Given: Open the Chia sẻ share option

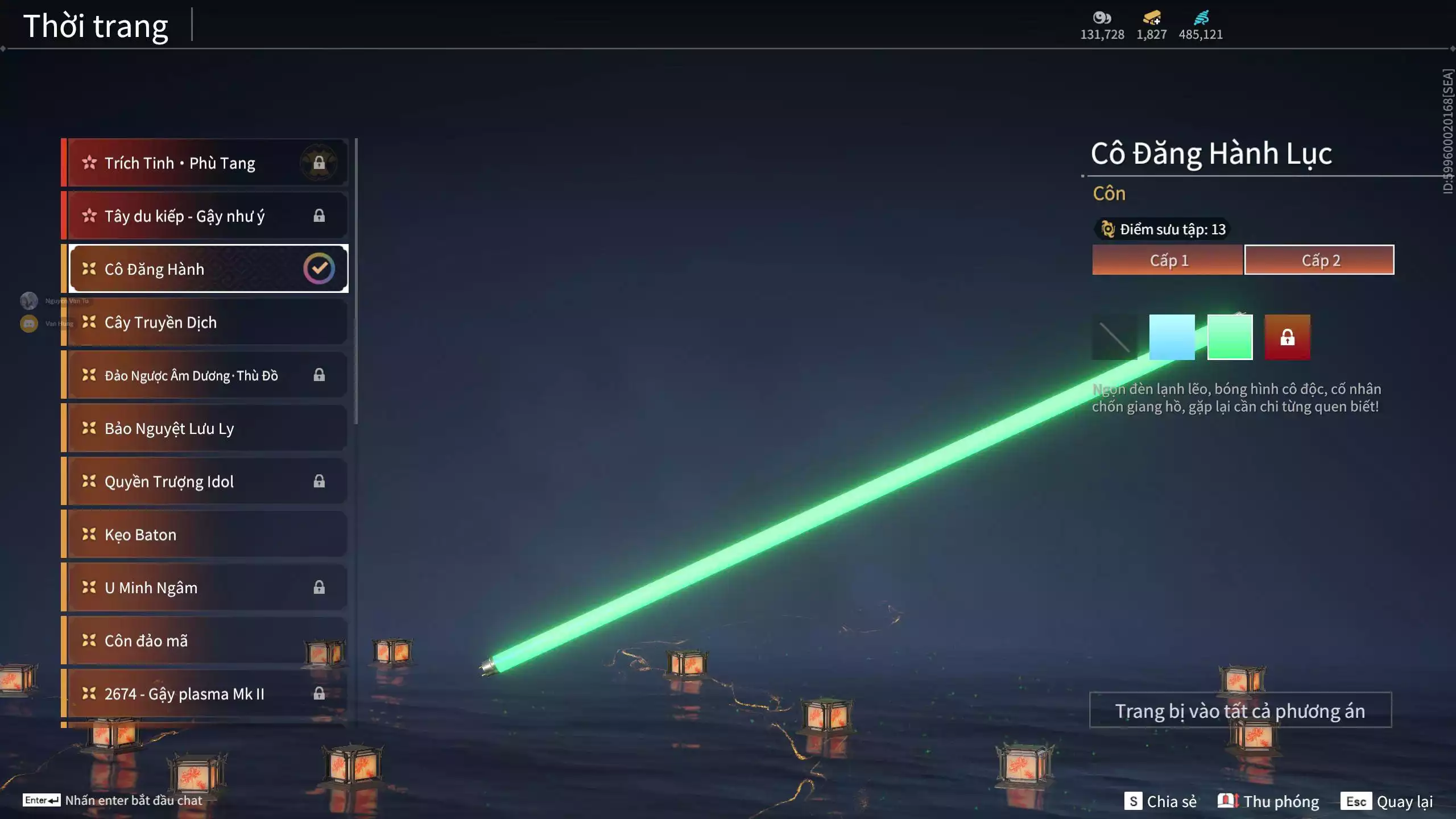Looking at the screenshot, I should tap(1161, 801).
